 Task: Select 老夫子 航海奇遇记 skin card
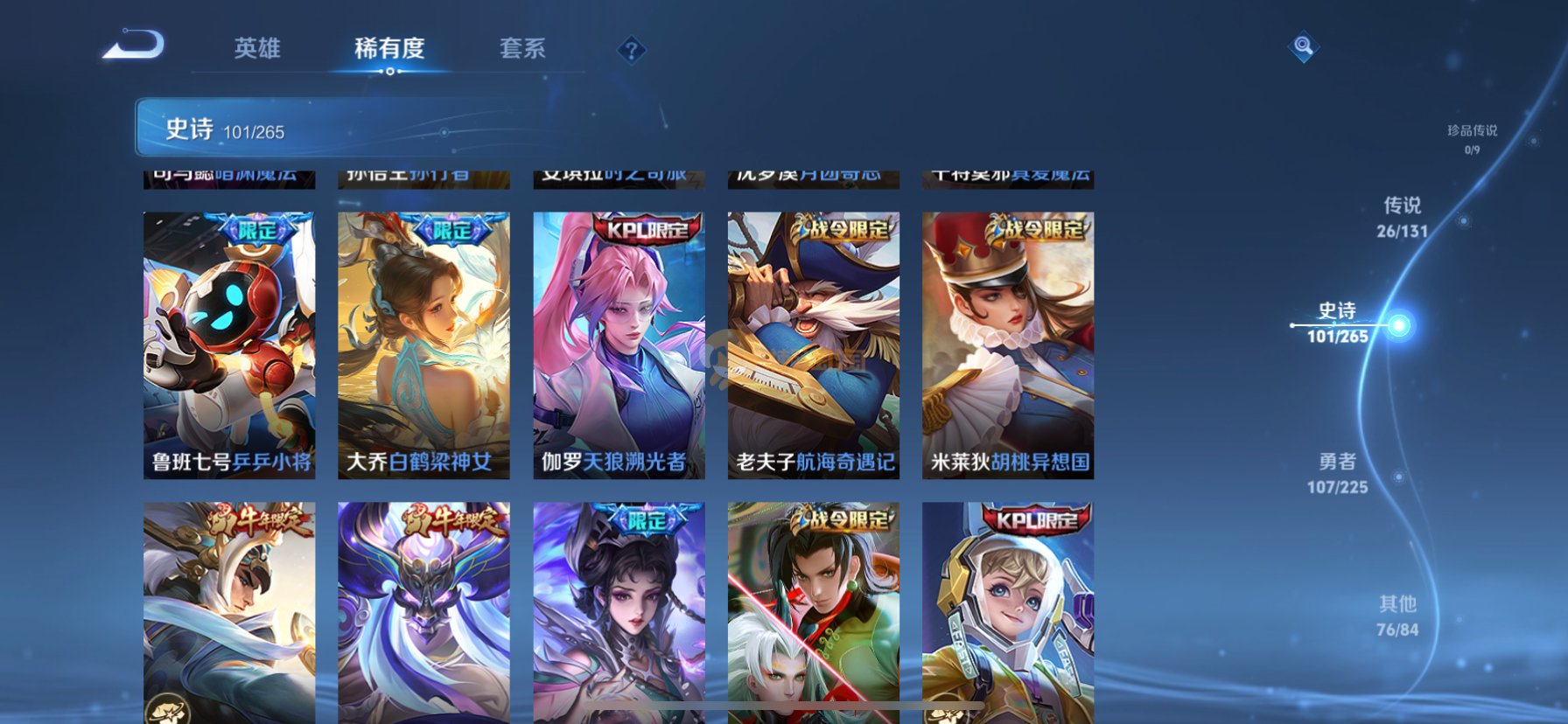point(813,345)
